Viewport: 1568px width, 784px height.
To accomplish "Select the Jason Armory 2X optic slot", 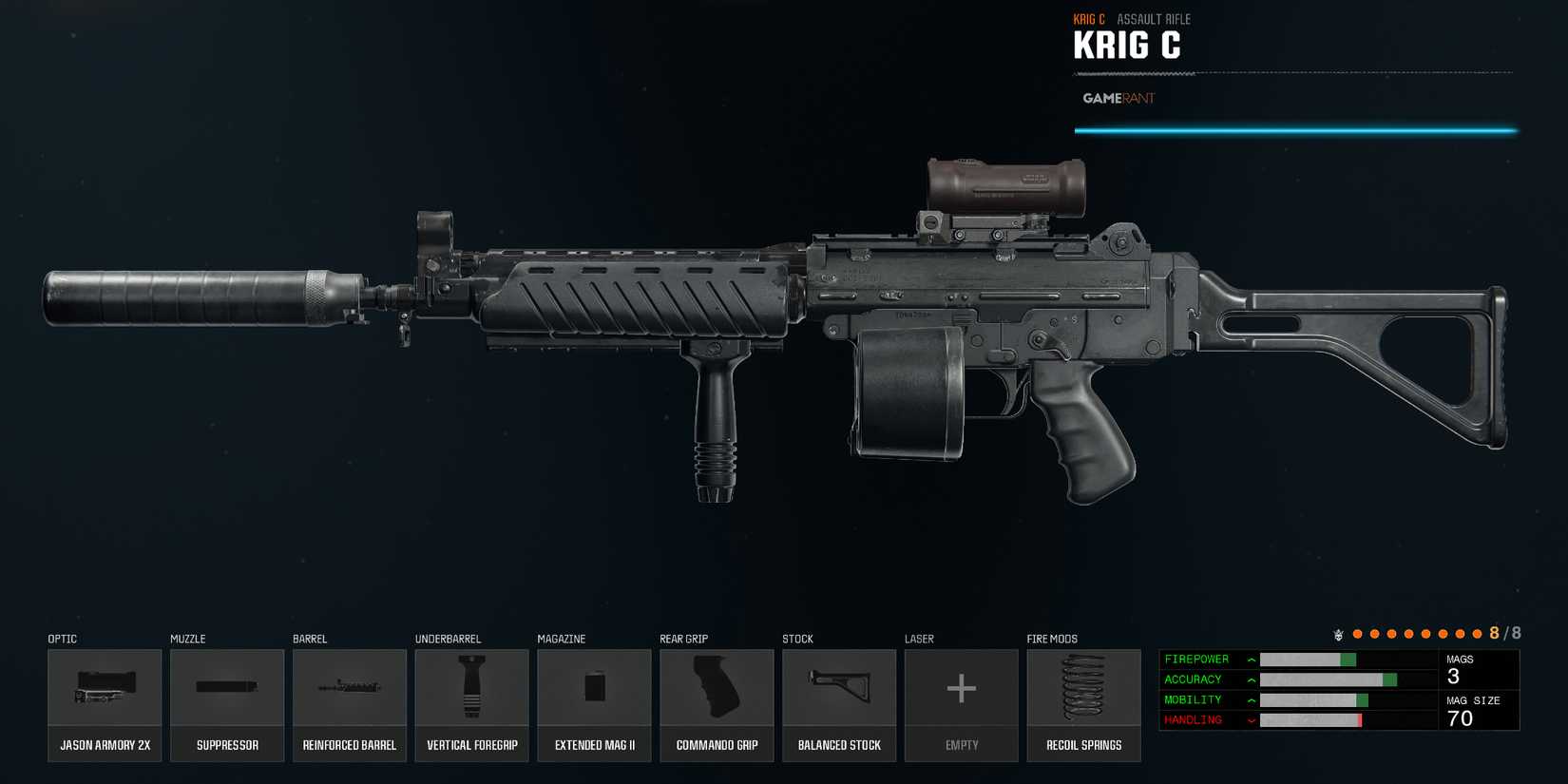I will click(x=105, y=694).
